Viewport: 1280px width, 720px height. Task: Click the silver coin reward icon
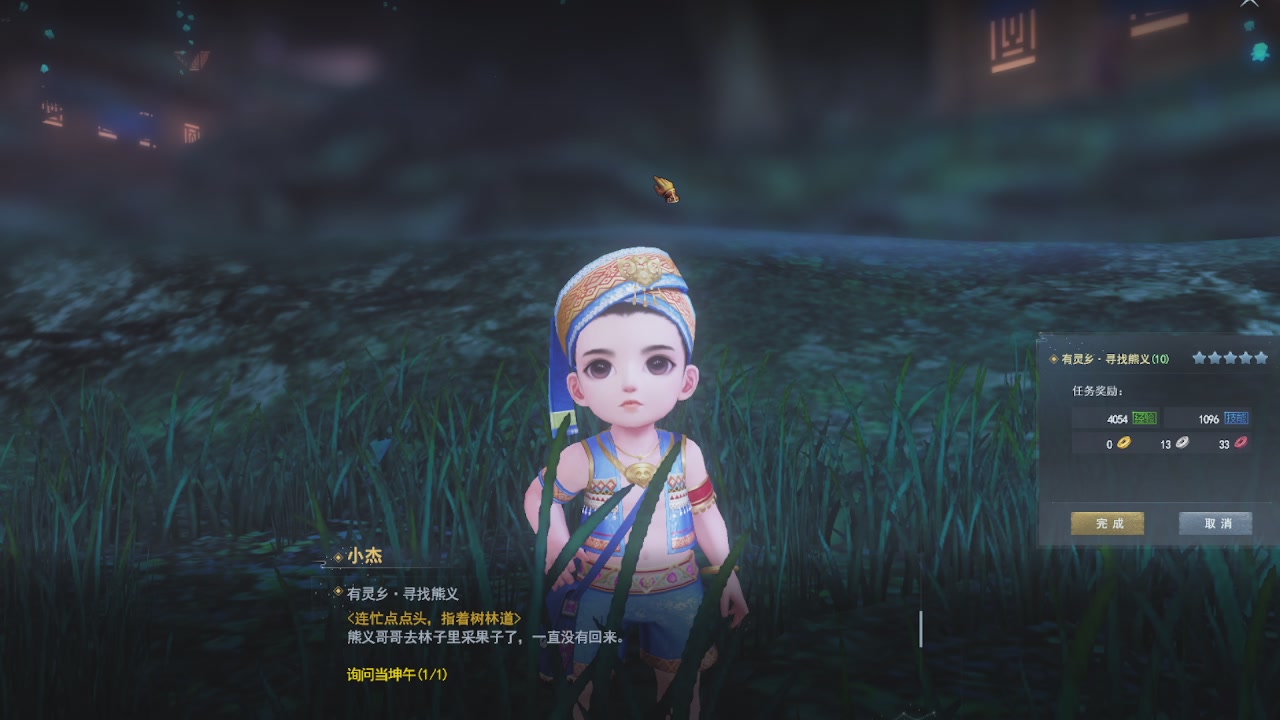[1181, 443]
